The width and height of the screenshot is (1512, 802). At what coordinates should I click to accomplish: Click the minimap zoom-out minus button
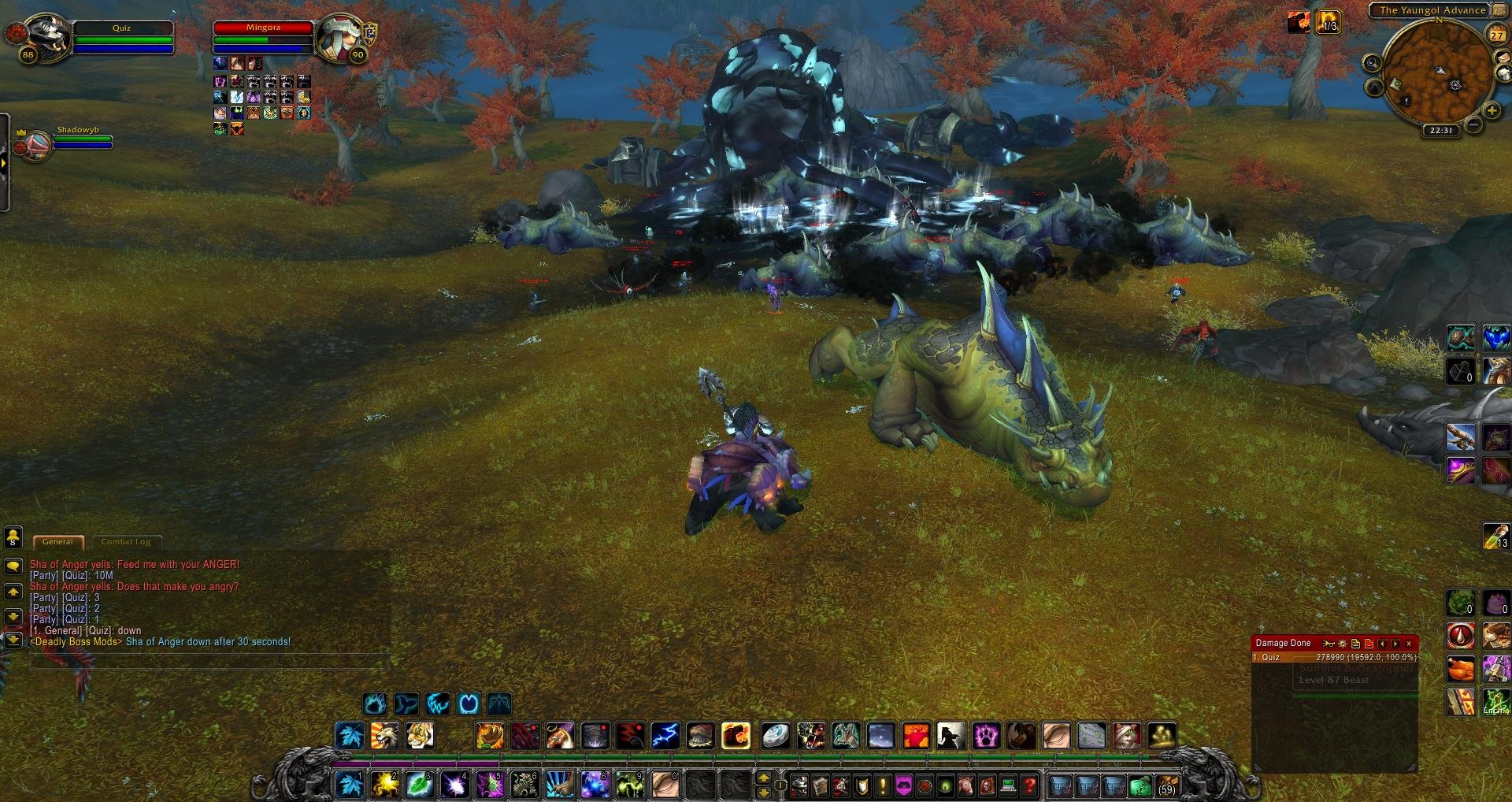click(1473, 125)
